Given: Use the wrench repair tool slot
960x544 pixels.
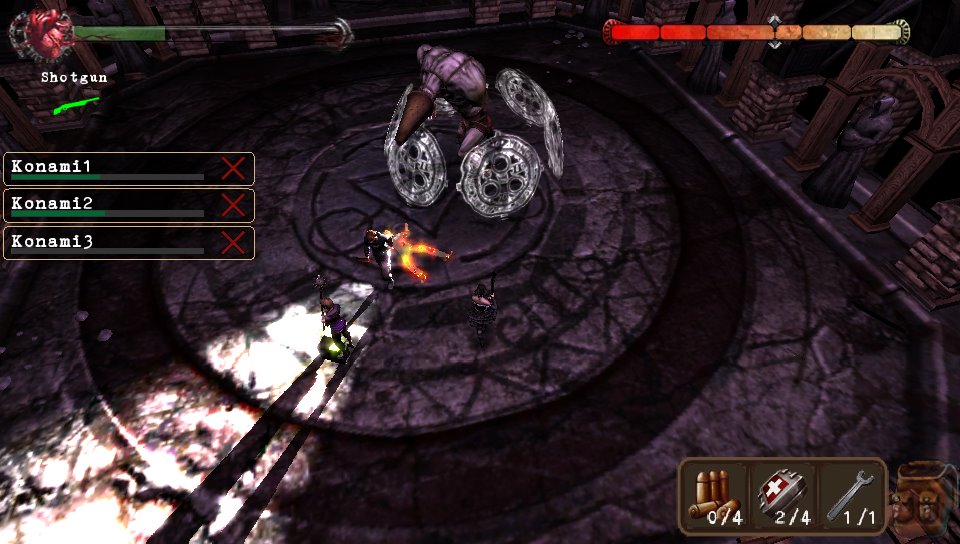Looking at the screenshot, I should (x=850, y=496).
